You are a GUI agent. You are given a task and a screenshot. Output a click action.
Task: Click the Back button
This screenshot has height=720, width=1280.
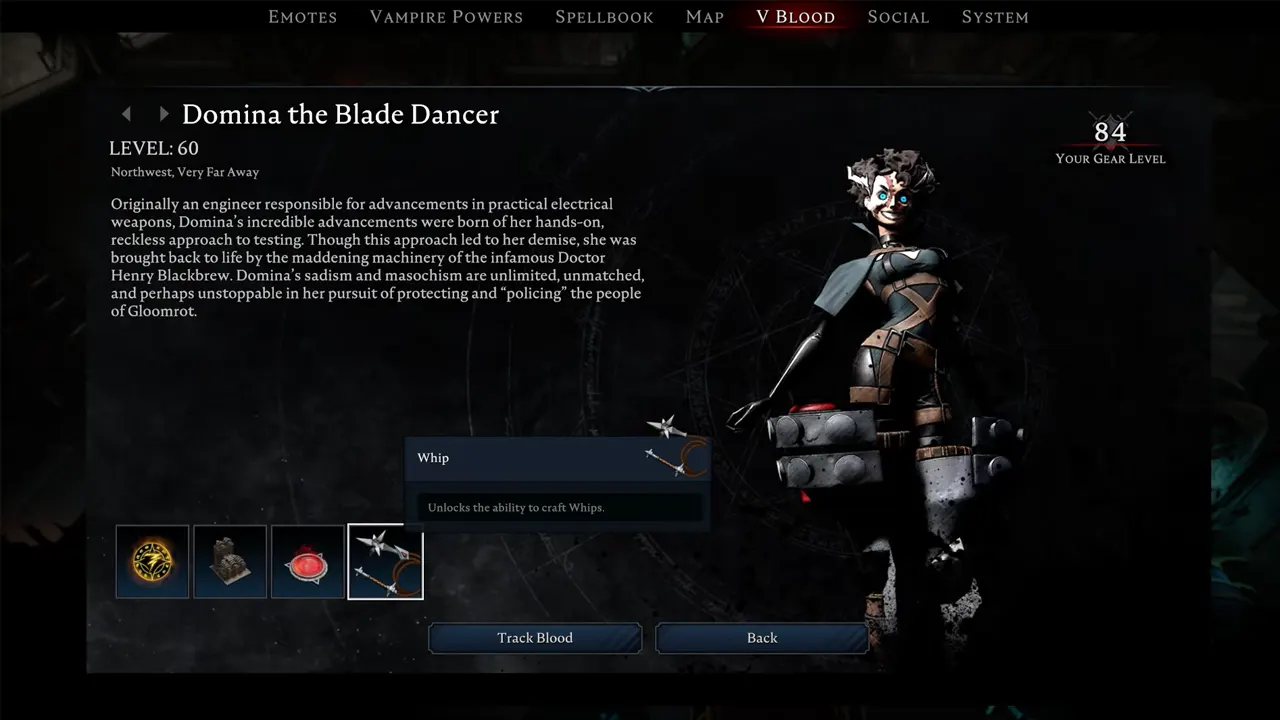coord(761,637)
